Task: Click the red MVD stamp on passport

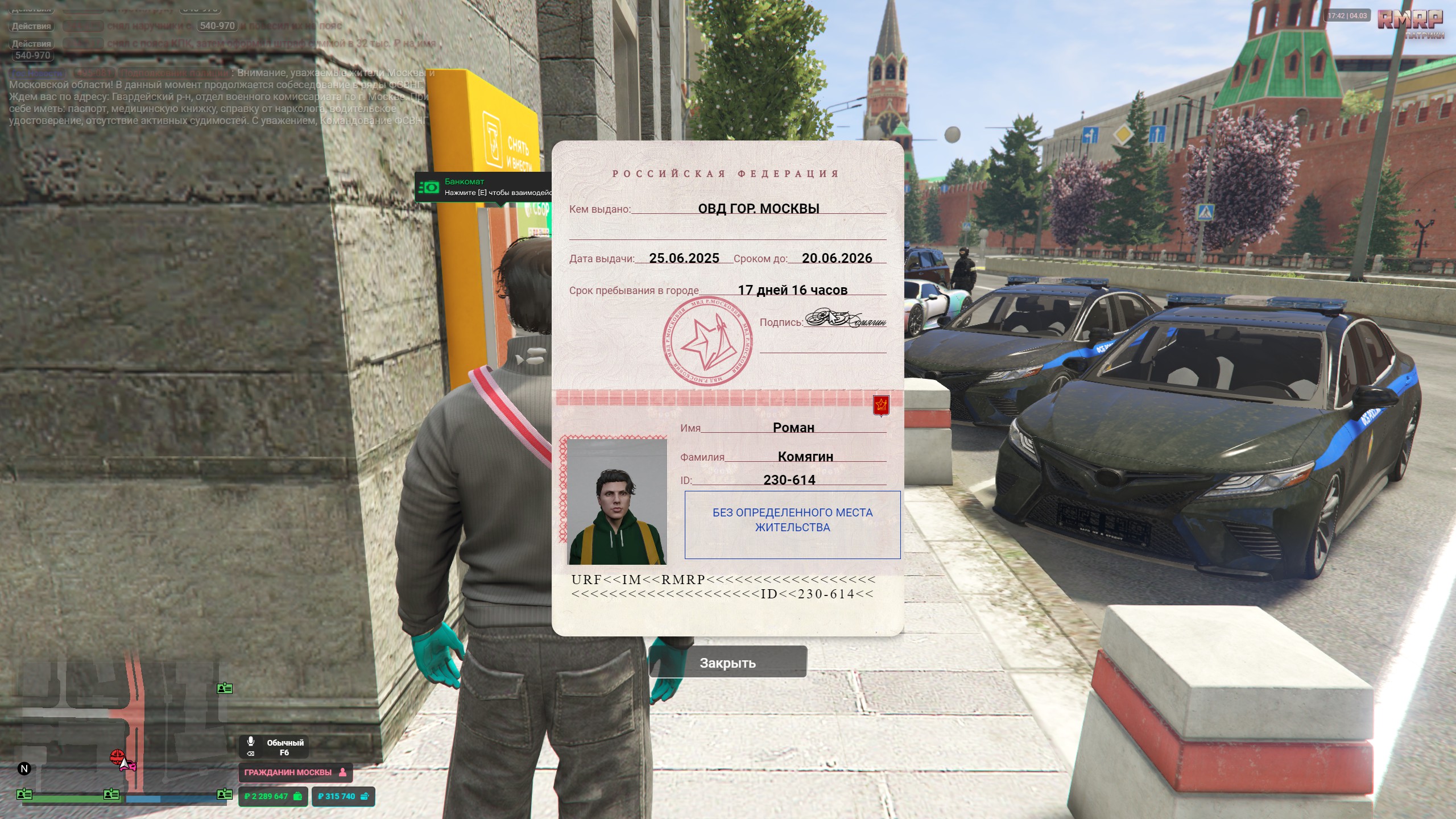Action: tap(707, 342)
